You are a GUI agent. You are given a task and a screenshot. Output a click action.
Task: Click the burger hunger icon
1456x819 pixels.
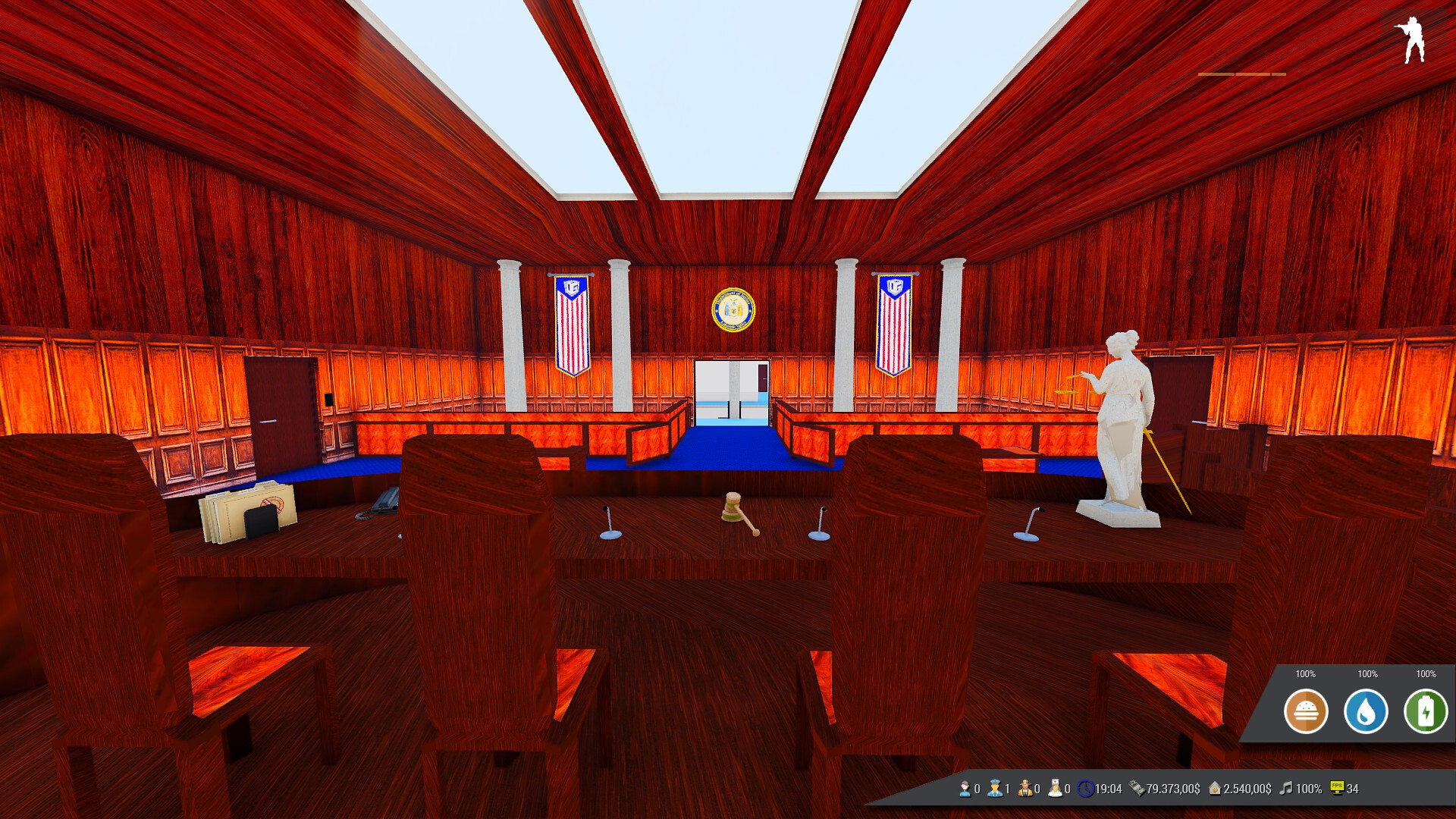[x=1305, y=711]
